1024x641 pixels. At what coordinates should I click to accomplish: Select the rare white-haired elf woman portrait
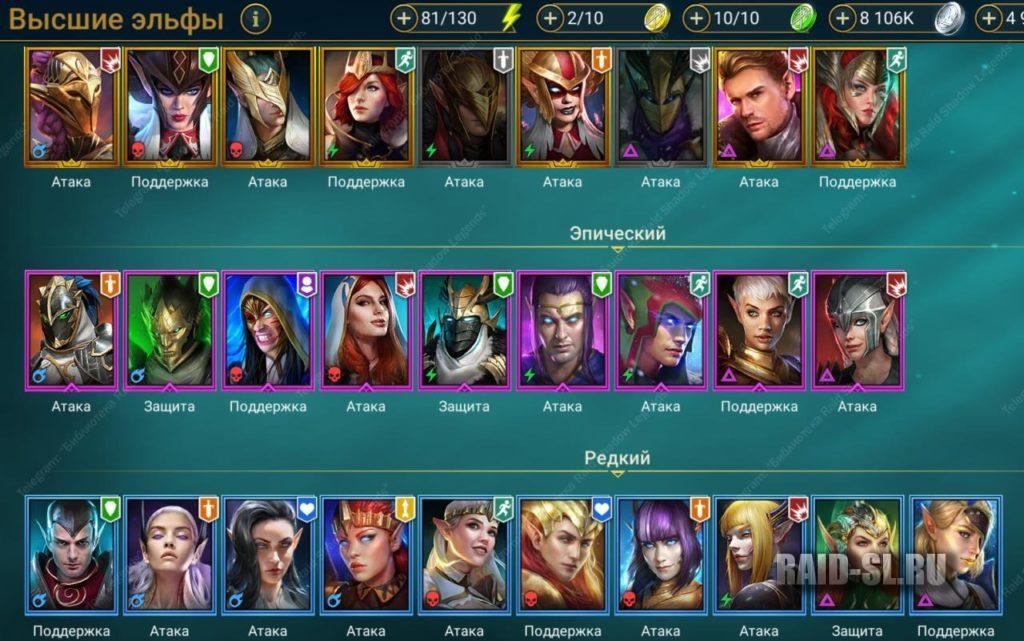(x=168, y=555)
